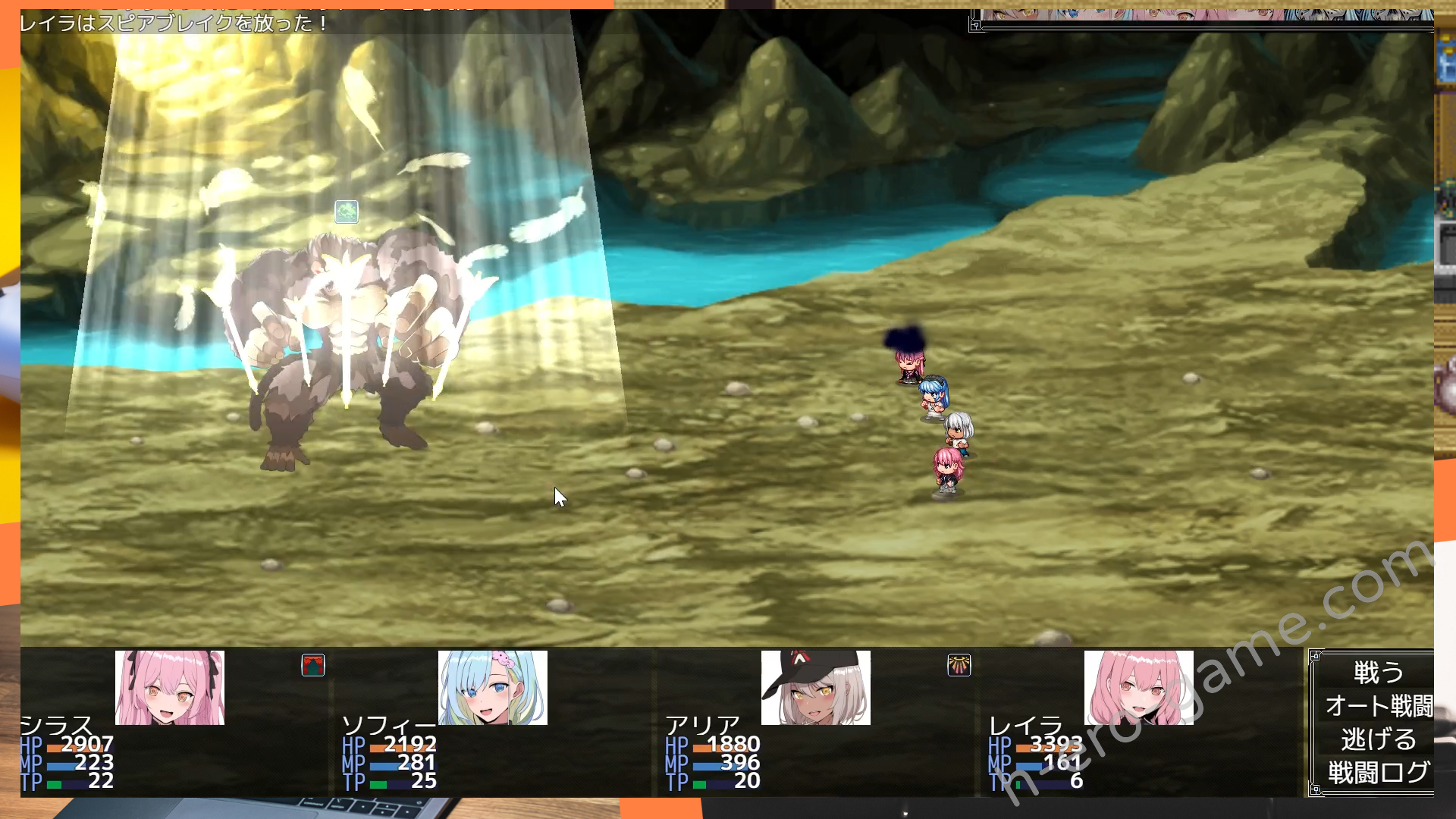Select 逃げる to escape battle
Screen dimensions: 1456x819
pyautogui.click(x=1377, y=739)
